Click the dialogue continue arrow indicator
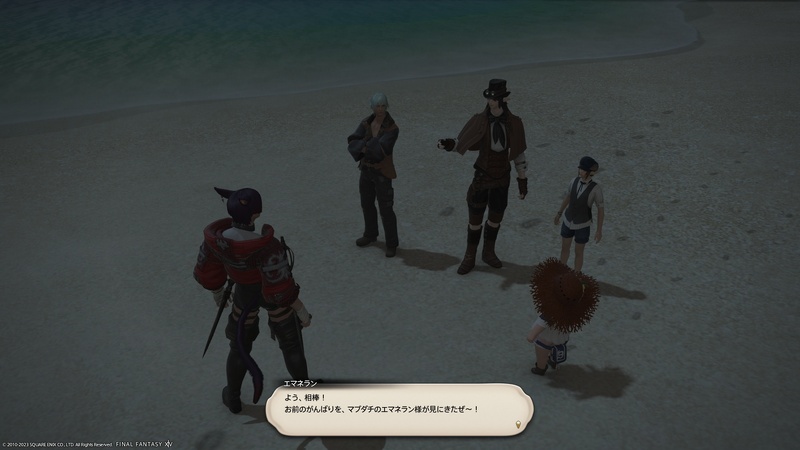The height and width of the screenshot is (450, 800). click(x=517, y=424)
